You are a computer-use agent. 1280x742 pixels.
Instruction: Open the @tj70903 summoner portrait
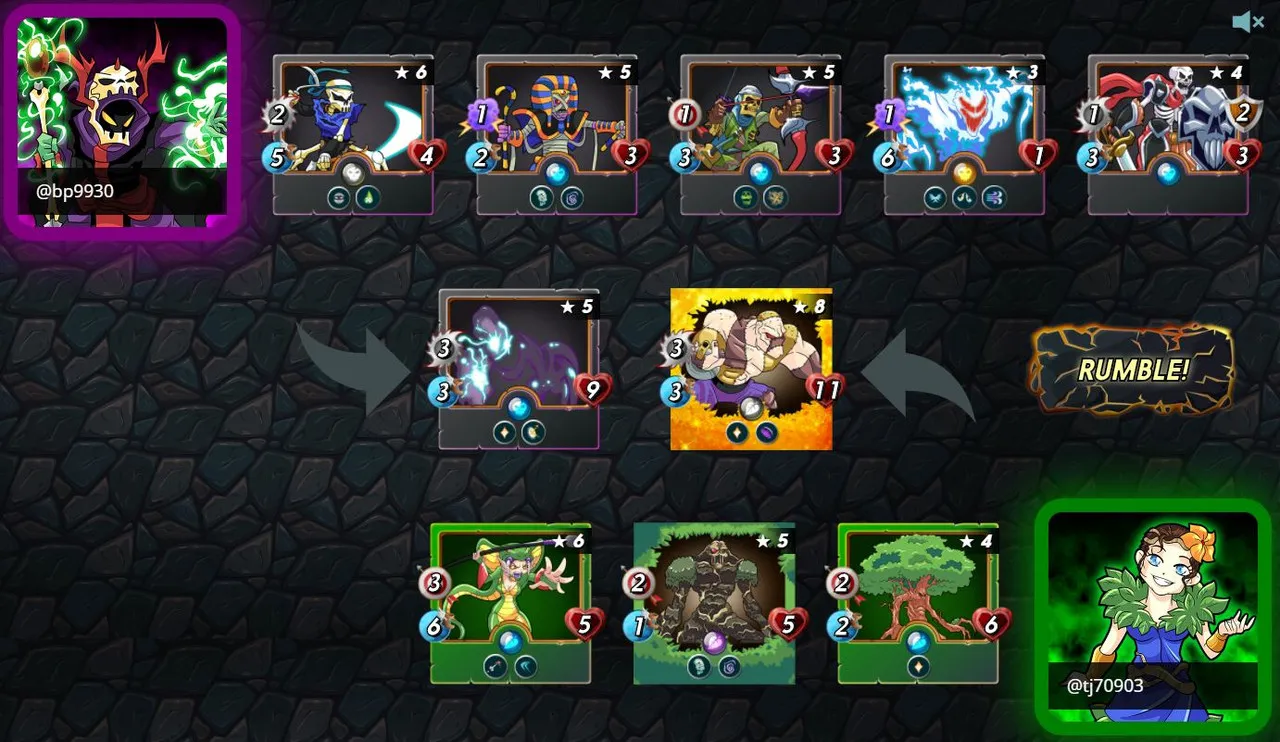[1153, 615]
